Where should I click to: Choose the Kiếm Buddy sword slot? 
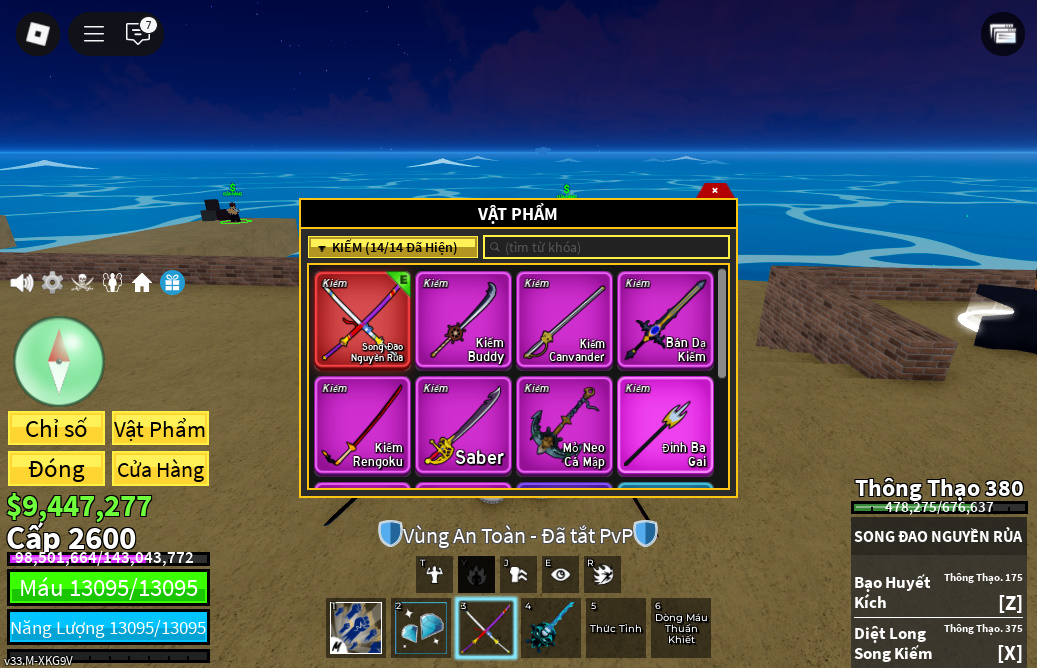(463, 320)
